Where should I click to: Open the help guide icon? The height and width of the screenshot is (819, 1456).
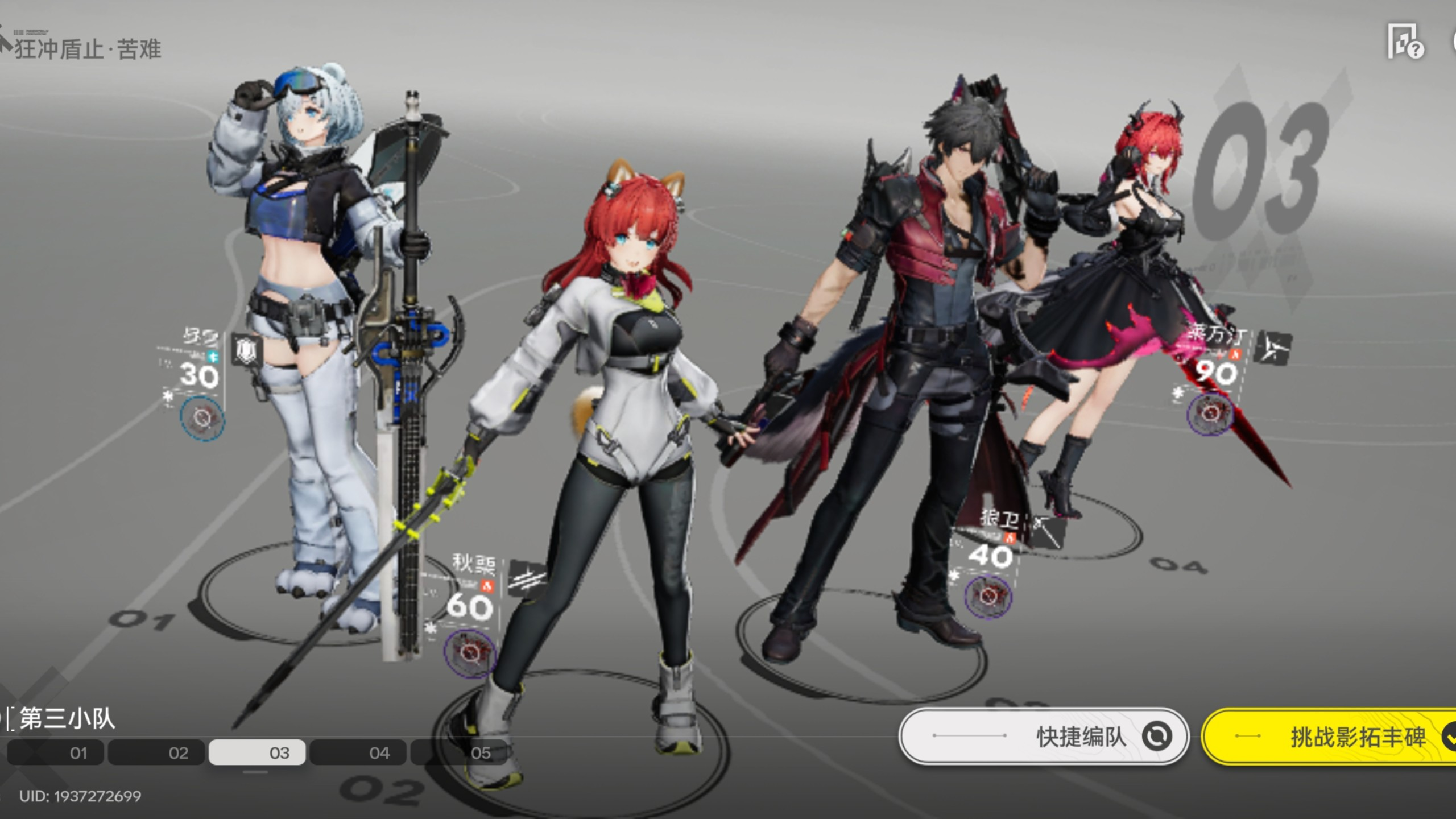1405,42
